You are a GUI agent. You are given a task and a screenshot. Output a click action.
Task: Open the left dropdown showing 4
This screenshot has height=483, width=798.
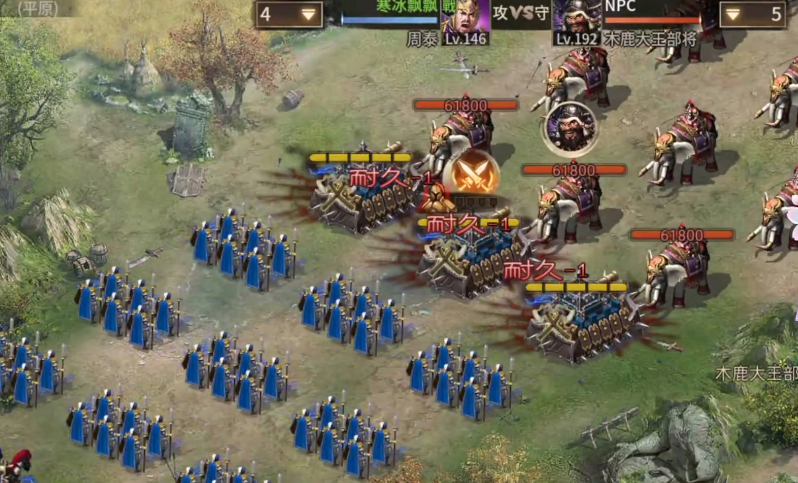pos(290,14)
